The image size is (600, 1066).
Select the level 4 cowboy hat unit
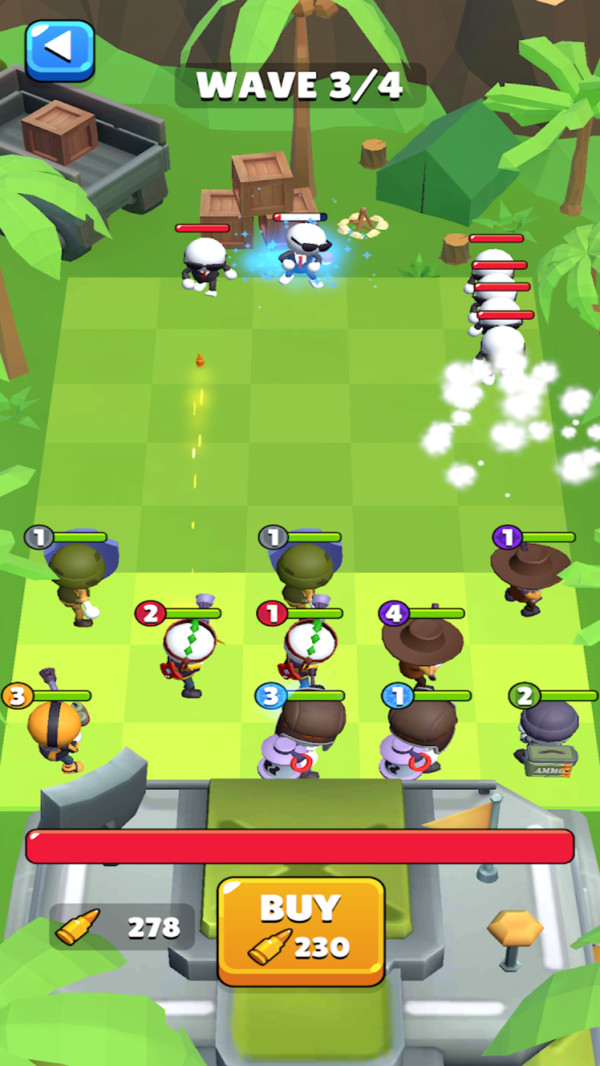pyautogui.click(x=423, y=648)
